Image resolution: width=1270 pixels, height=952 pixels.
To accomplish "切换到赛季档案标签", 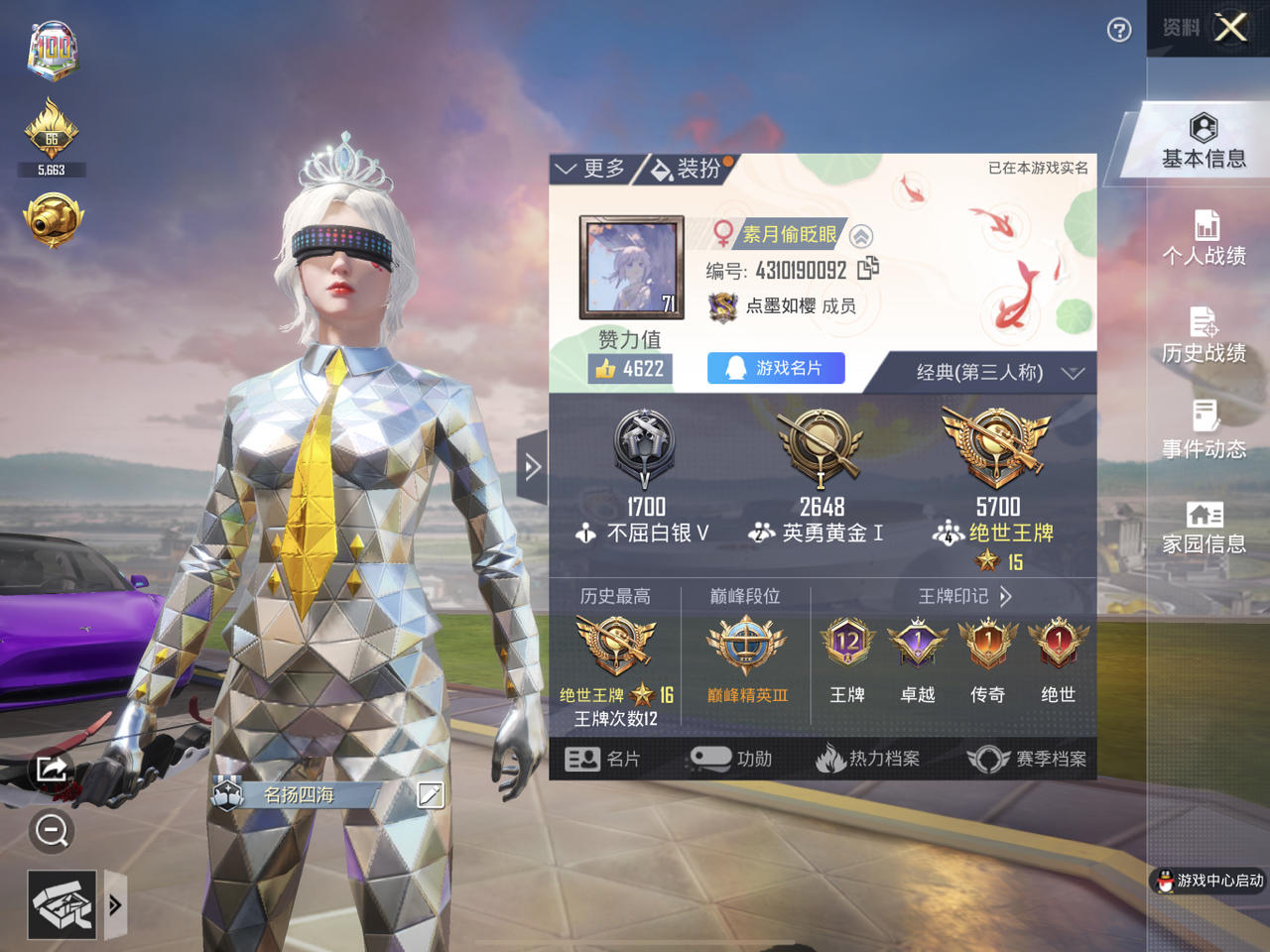I will [1027, 759].
